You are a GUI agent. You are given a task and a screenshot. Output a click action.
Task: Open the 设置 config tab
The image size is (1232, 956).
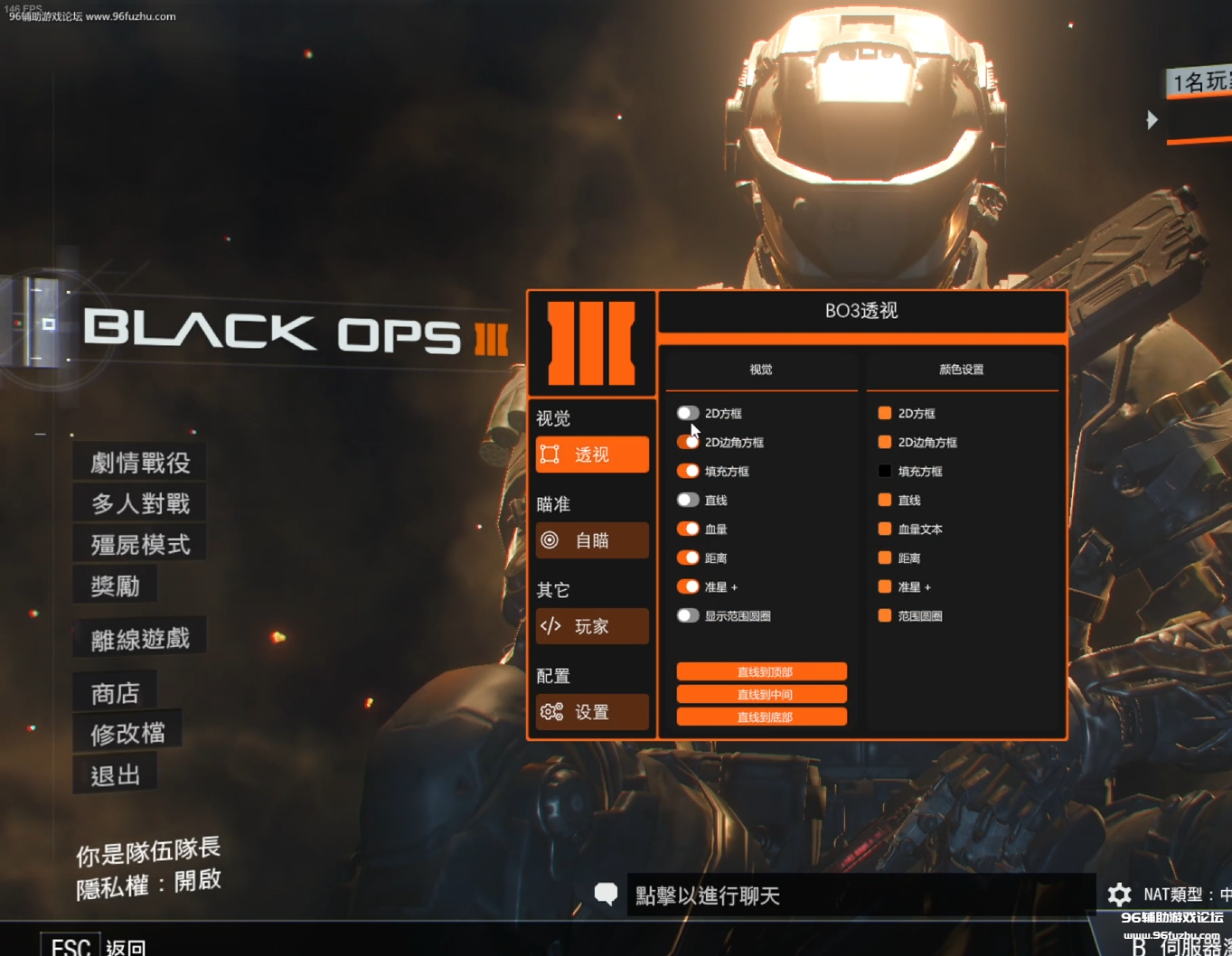coord(592,712)
